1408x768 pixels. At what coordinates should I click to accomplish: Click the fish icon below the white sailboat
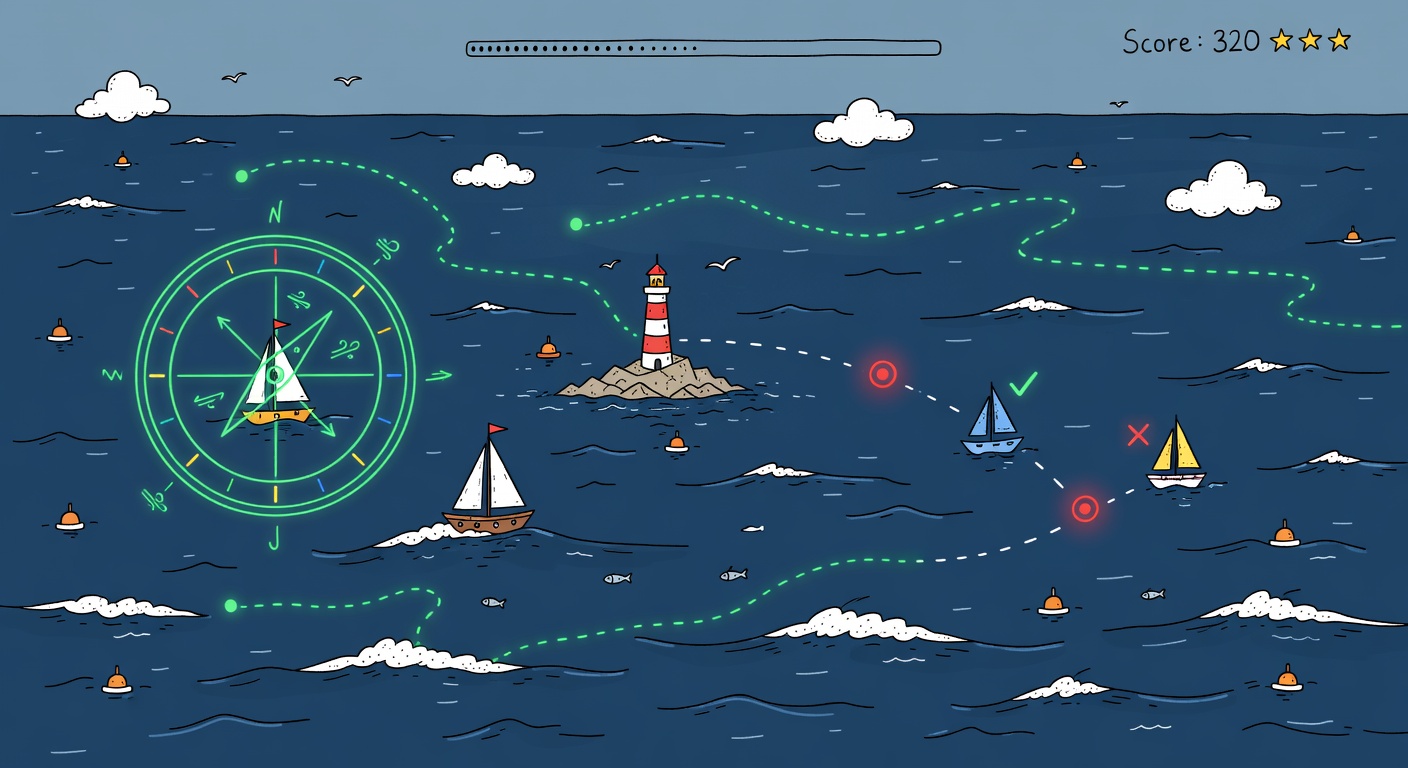(490, 600)
